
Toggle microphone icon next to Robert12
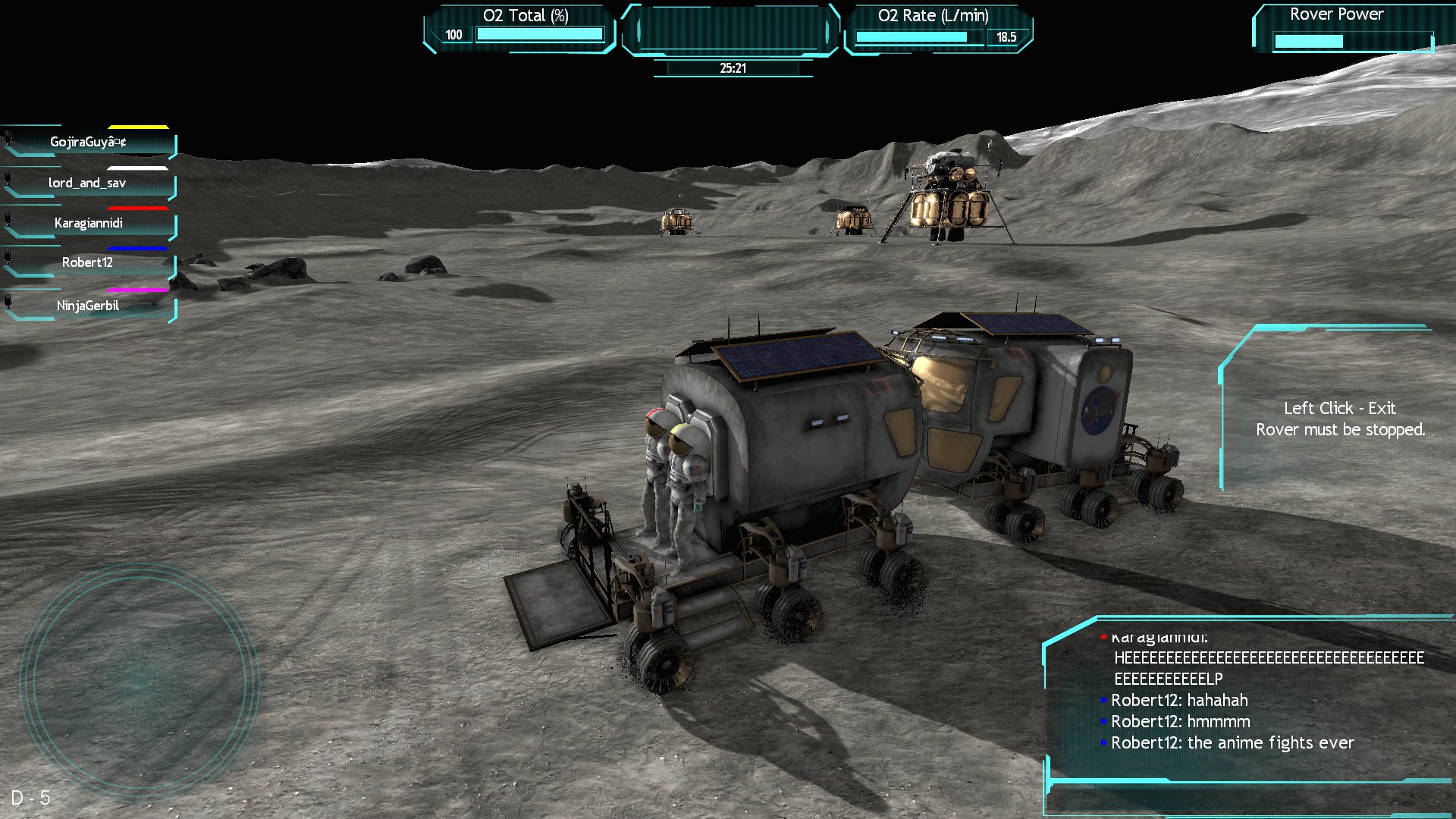click(8, 256)
